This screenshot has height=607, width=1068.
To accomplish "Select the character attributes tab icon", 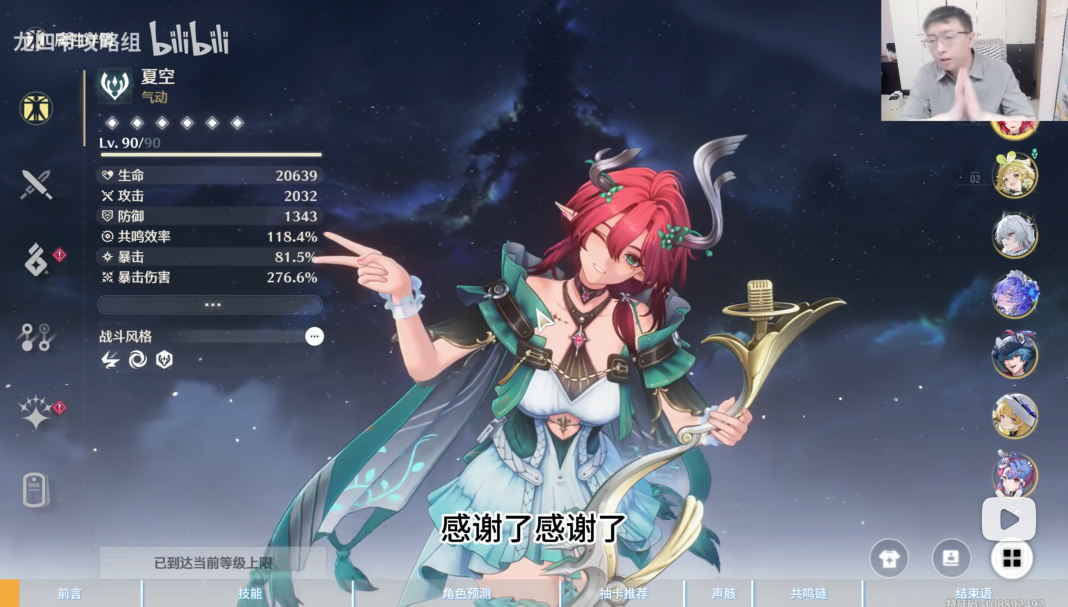I will click(x=36, y=108).
